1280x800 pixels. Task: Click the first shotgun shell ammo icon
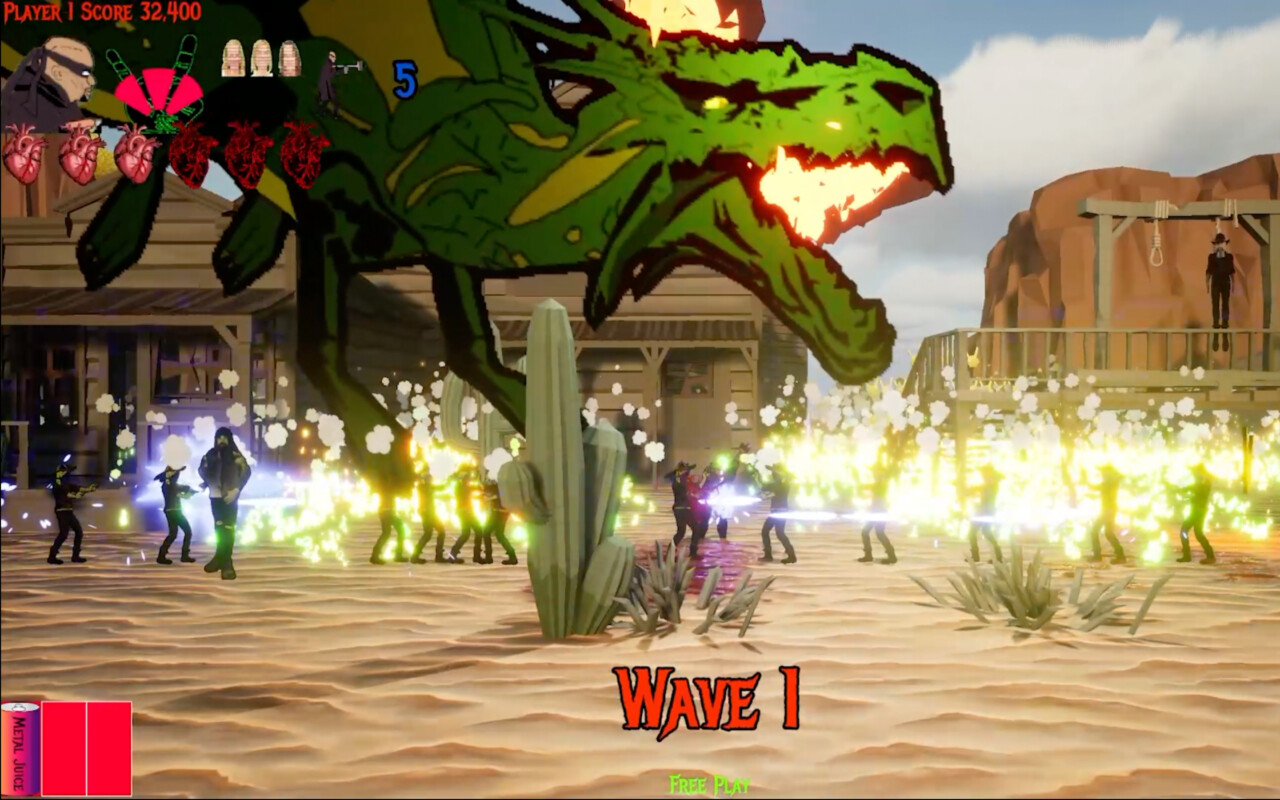click(233, 58)
